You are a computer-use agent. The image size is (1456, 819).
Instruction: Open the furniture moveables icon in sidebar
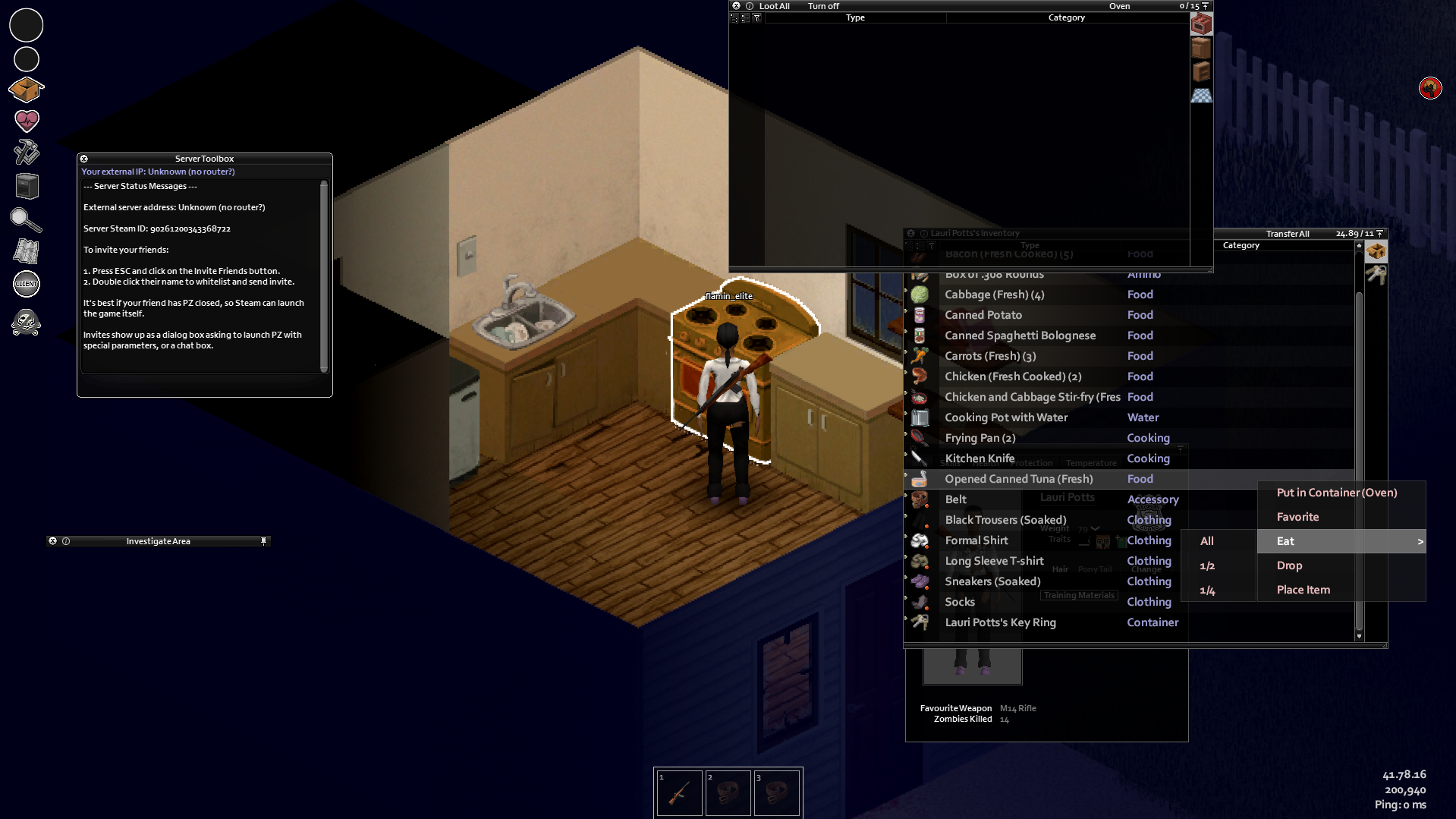(x=26, y=186)
